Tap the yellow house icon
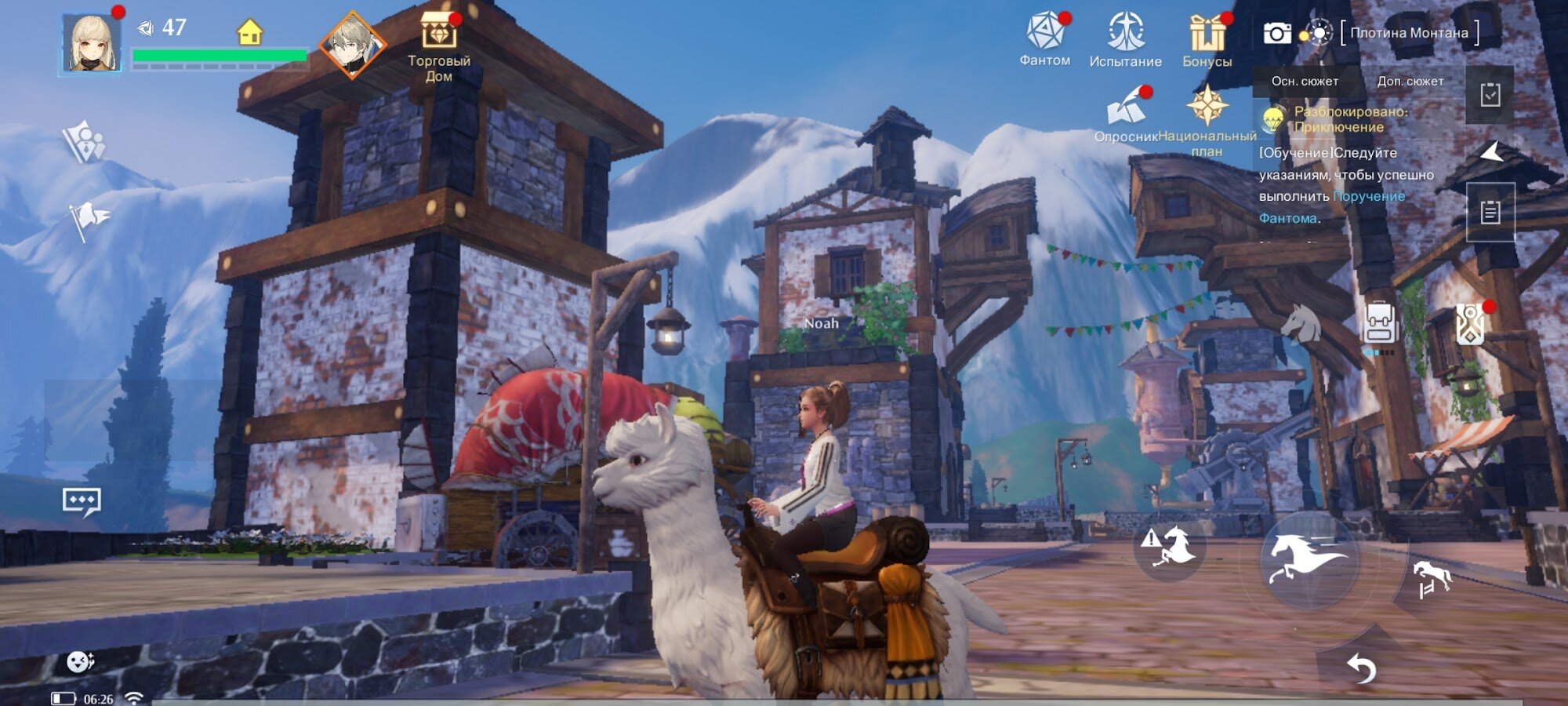Screen dimensions: 1568x706 (249, 33)
